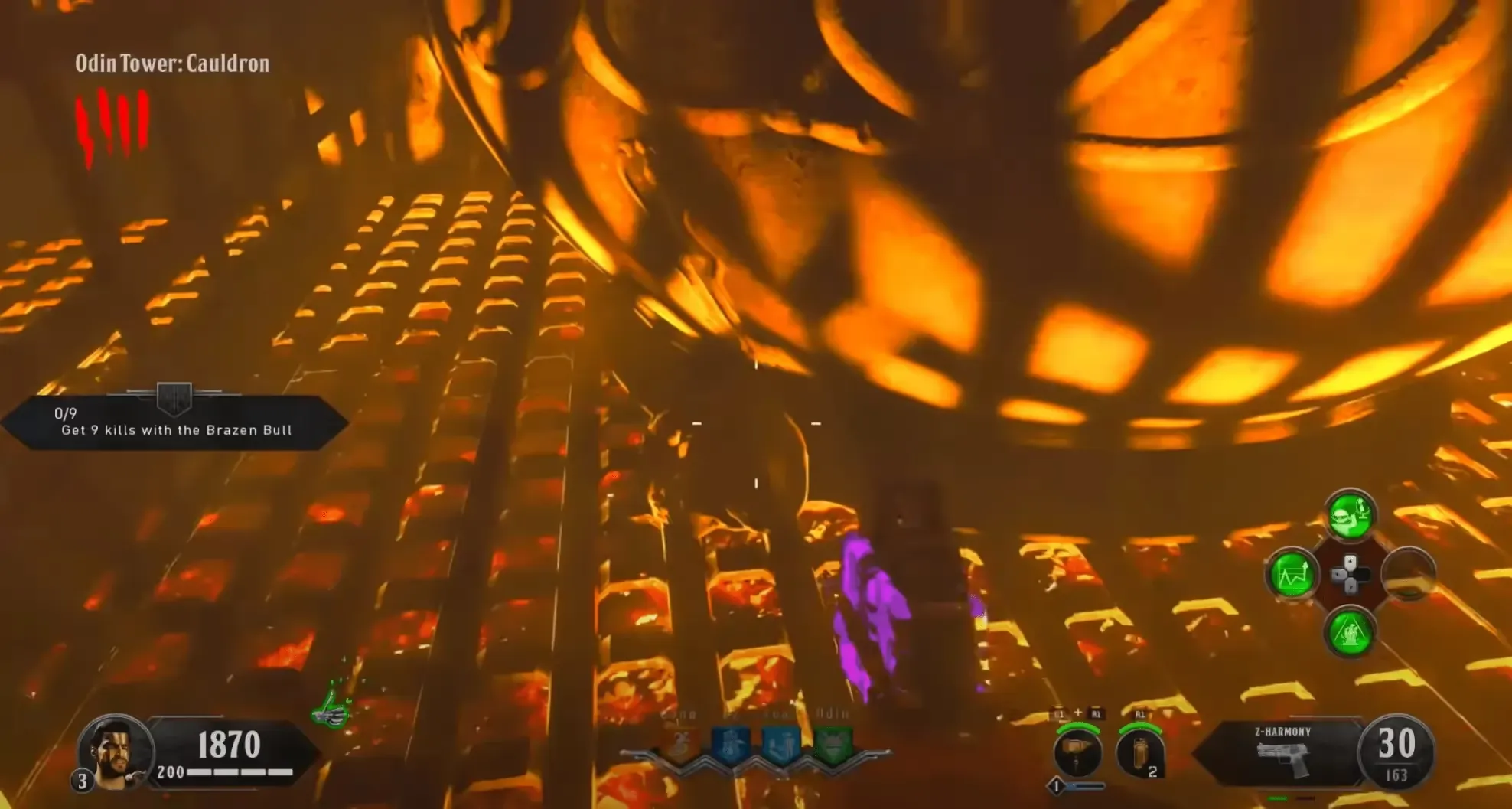Click the top green elixir with masked face
The image size is (1512, 809).
click(x=1351, y=515)
